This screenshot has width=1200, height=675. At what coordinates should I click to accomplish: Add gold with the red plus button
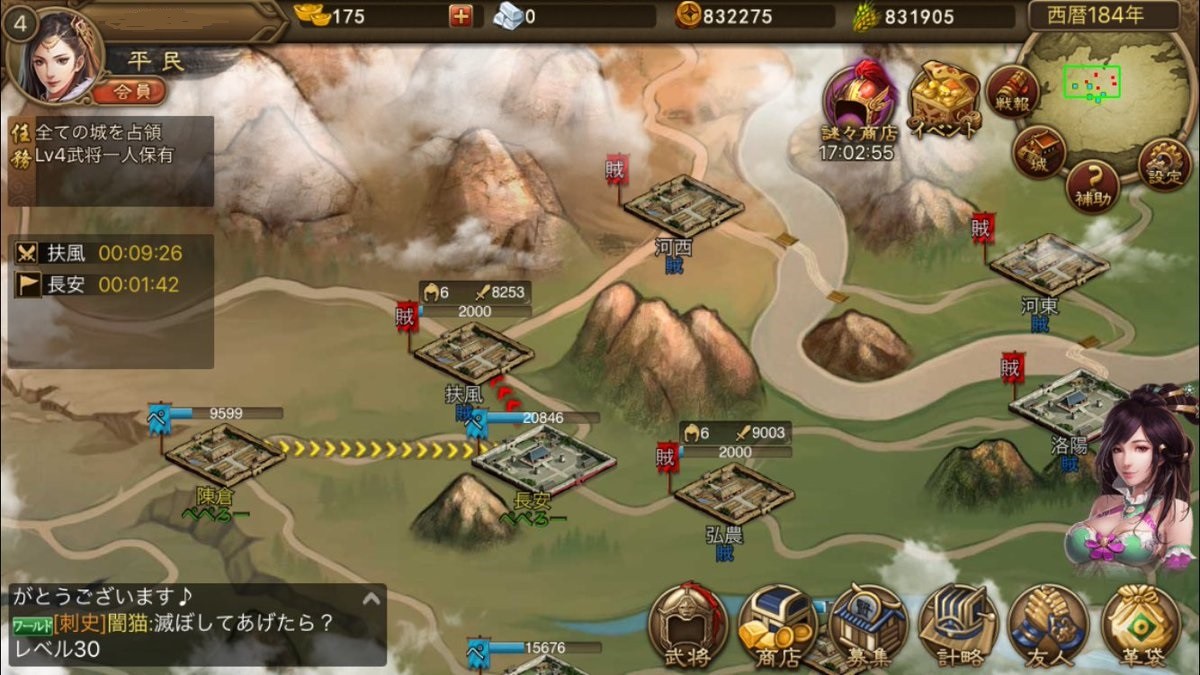pos(460,16)
